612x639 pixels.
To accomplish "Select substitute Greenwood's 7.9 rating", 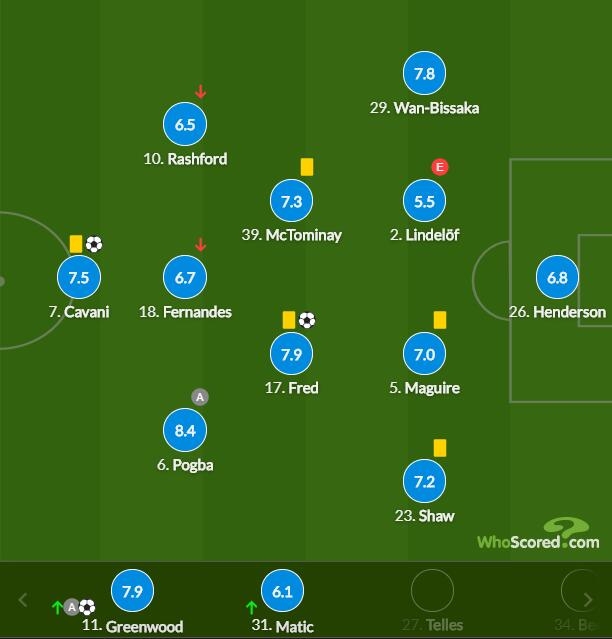I will 132,592.
